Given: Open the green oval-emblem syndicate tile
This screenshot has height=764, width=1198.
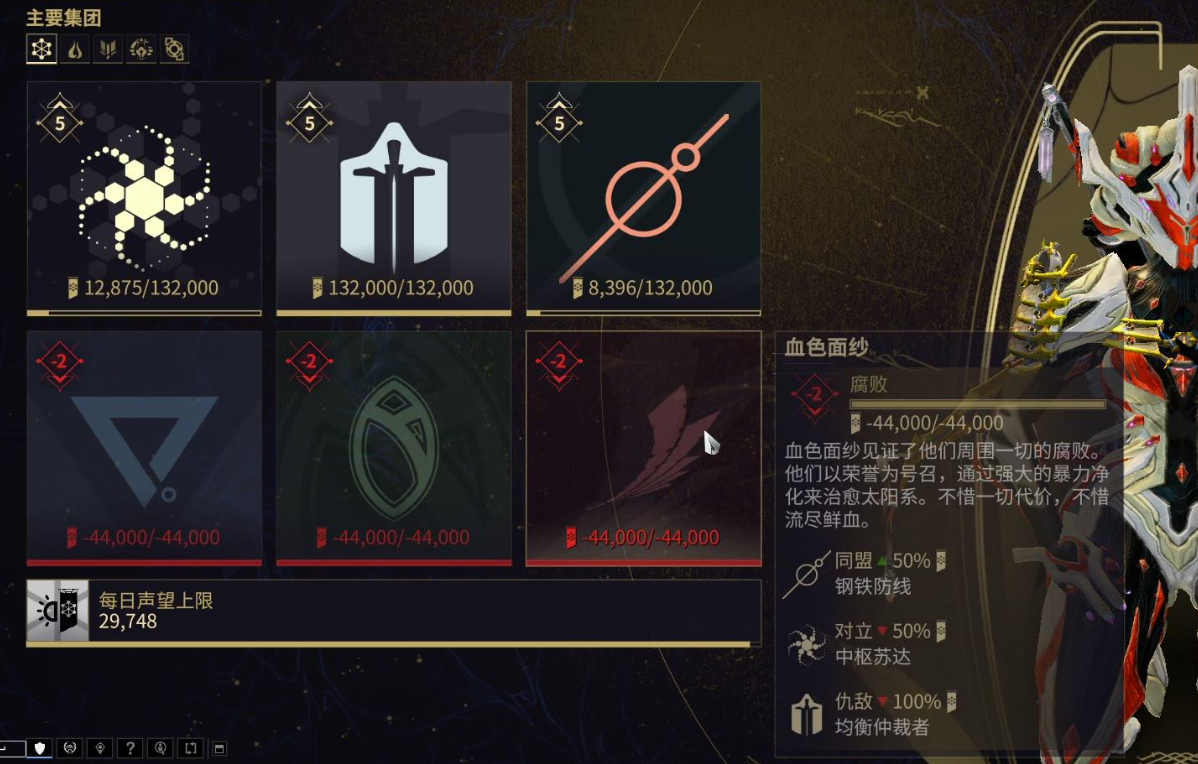Looking at the screenshot, I should coord(394,448).
